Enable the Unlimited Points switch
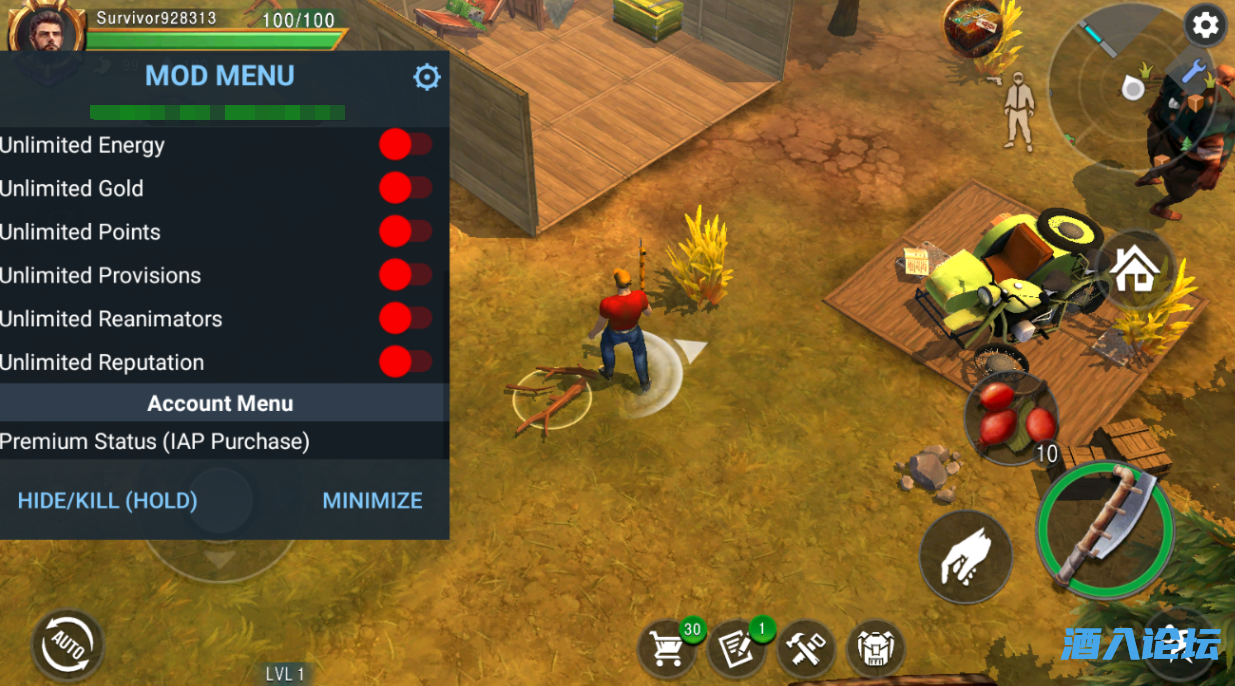 pyautogui.click(x=405, y=232)
